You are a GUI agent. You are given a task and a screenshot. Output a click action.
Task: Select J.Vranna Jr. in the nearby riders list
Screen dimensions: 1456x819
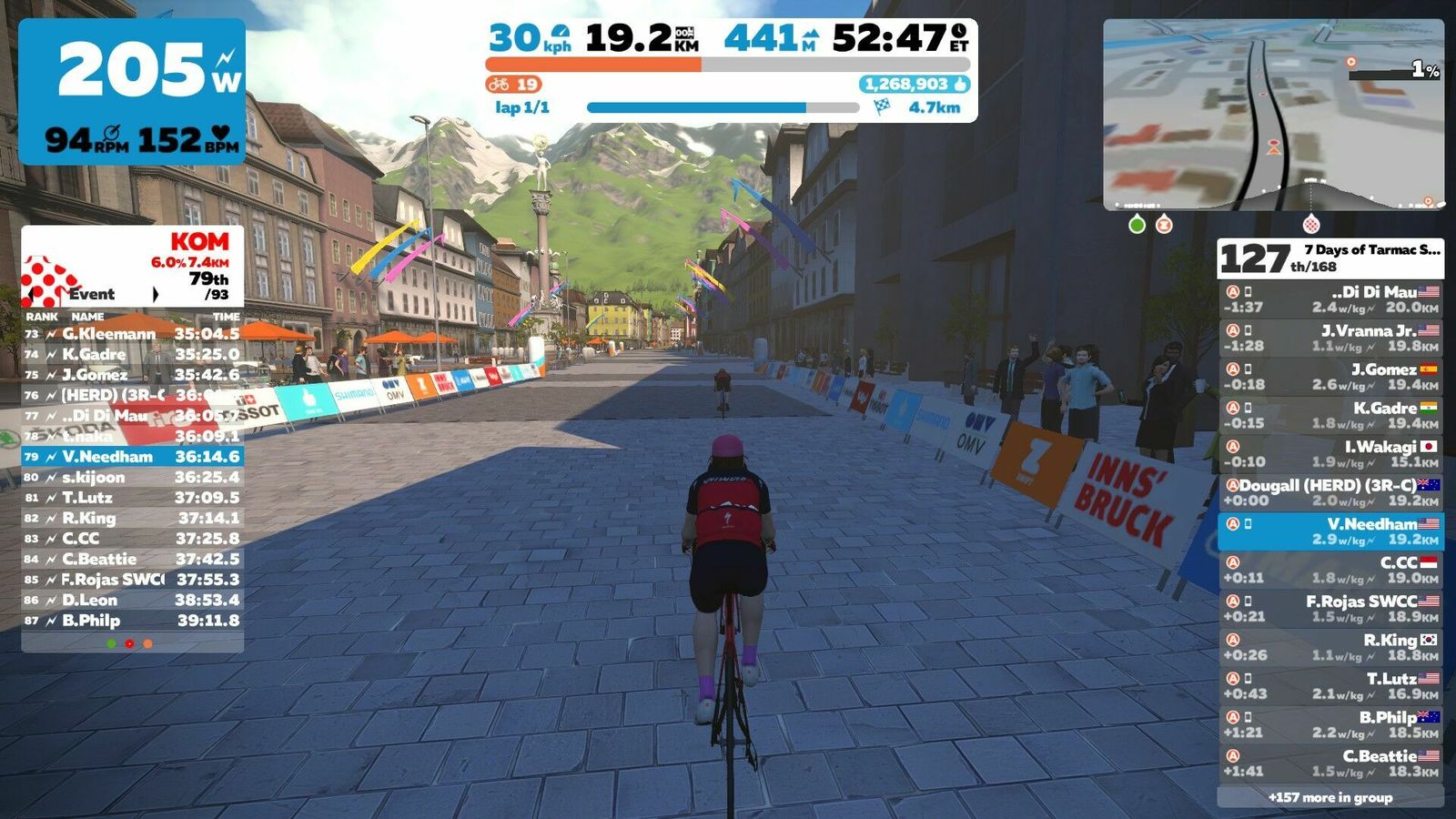(x=1330, y=339)
